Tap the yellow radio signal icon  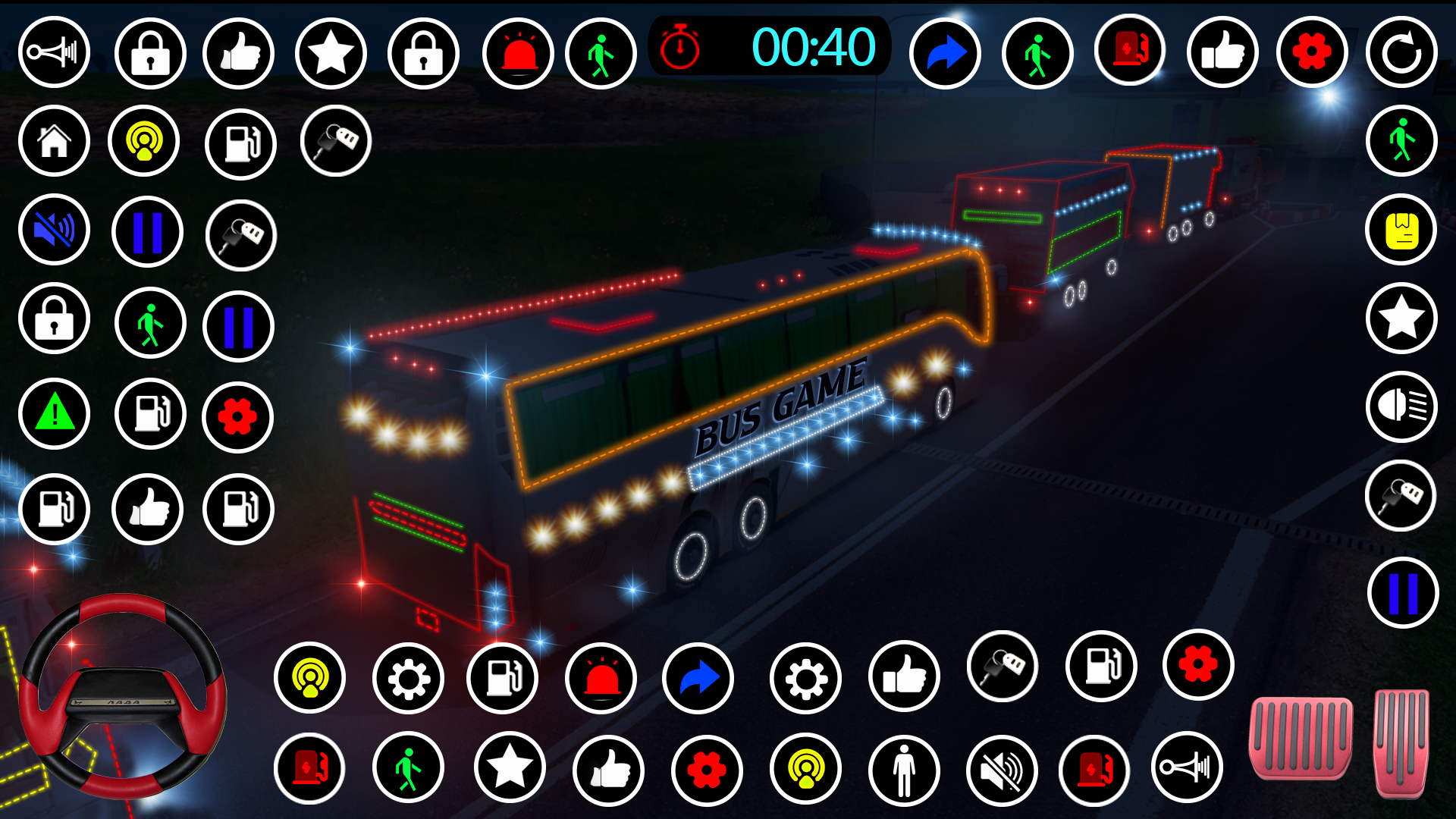(x=145, y=141)
